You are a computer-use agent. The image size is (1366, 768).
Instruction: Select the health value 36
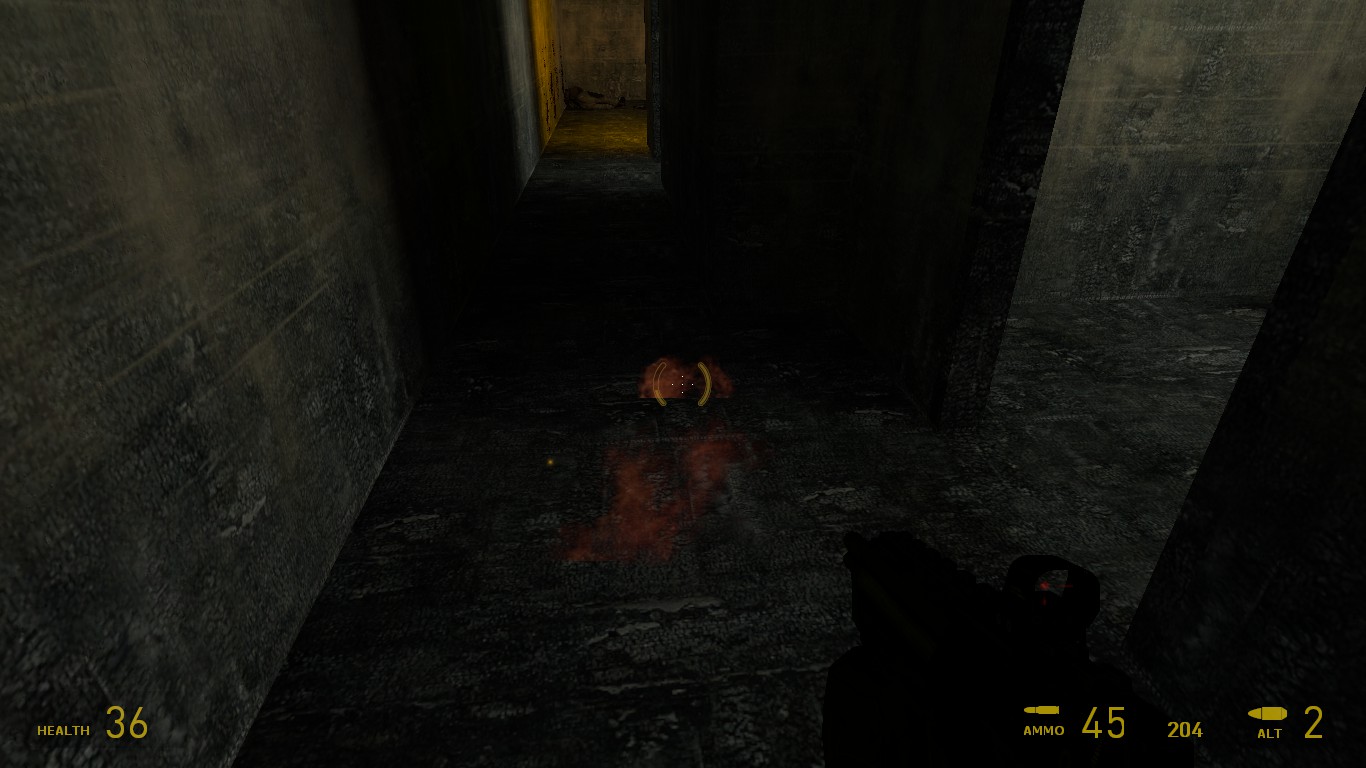(124, 722)
